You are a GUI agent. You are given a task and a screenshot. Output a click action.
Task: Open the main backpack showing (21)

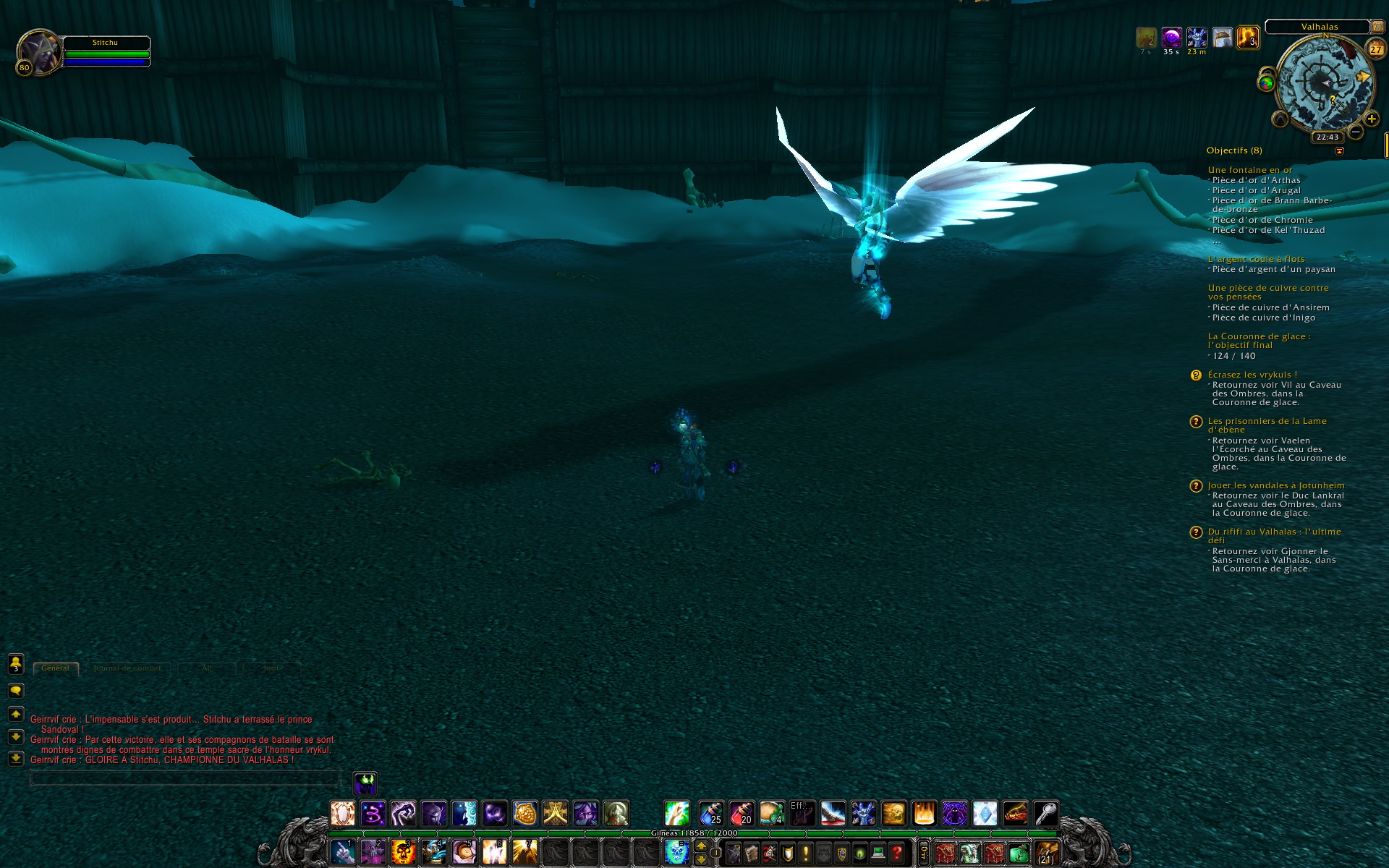[x=1046, y=853]
